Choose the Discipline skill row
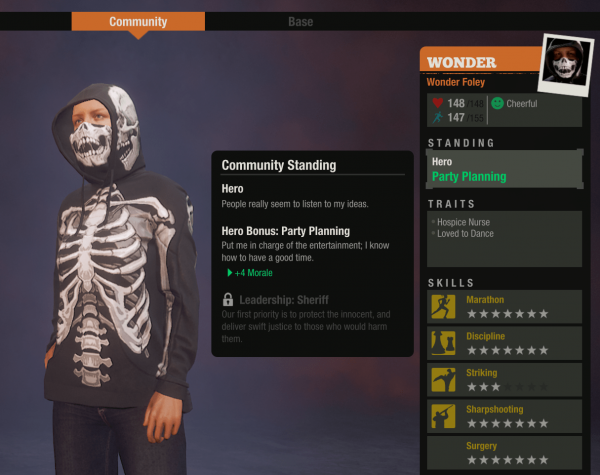The height and width of the screenshot is (475, 600). (504, 343)
